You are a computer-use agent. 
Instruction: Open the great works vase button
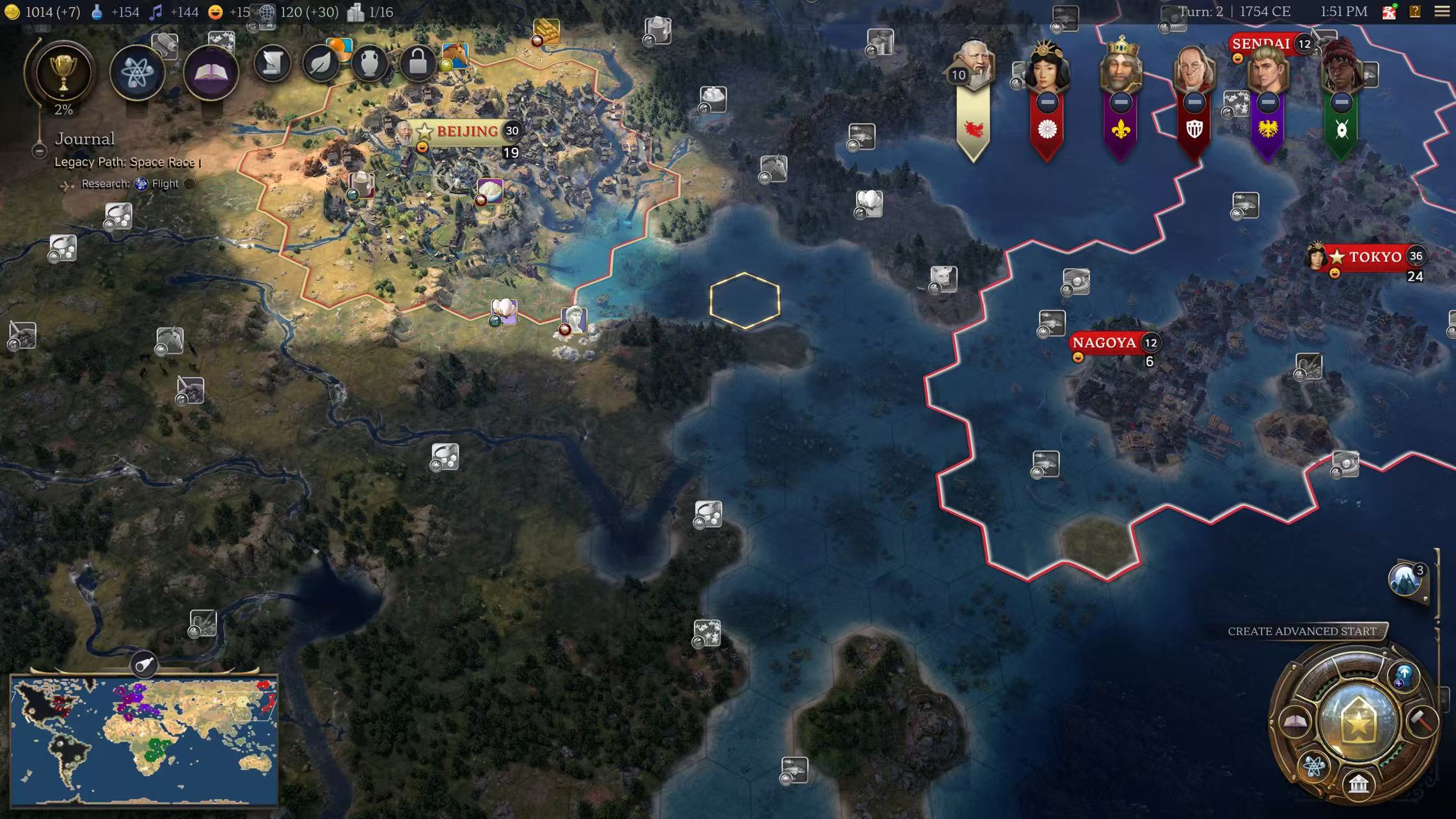pos(369,63)
